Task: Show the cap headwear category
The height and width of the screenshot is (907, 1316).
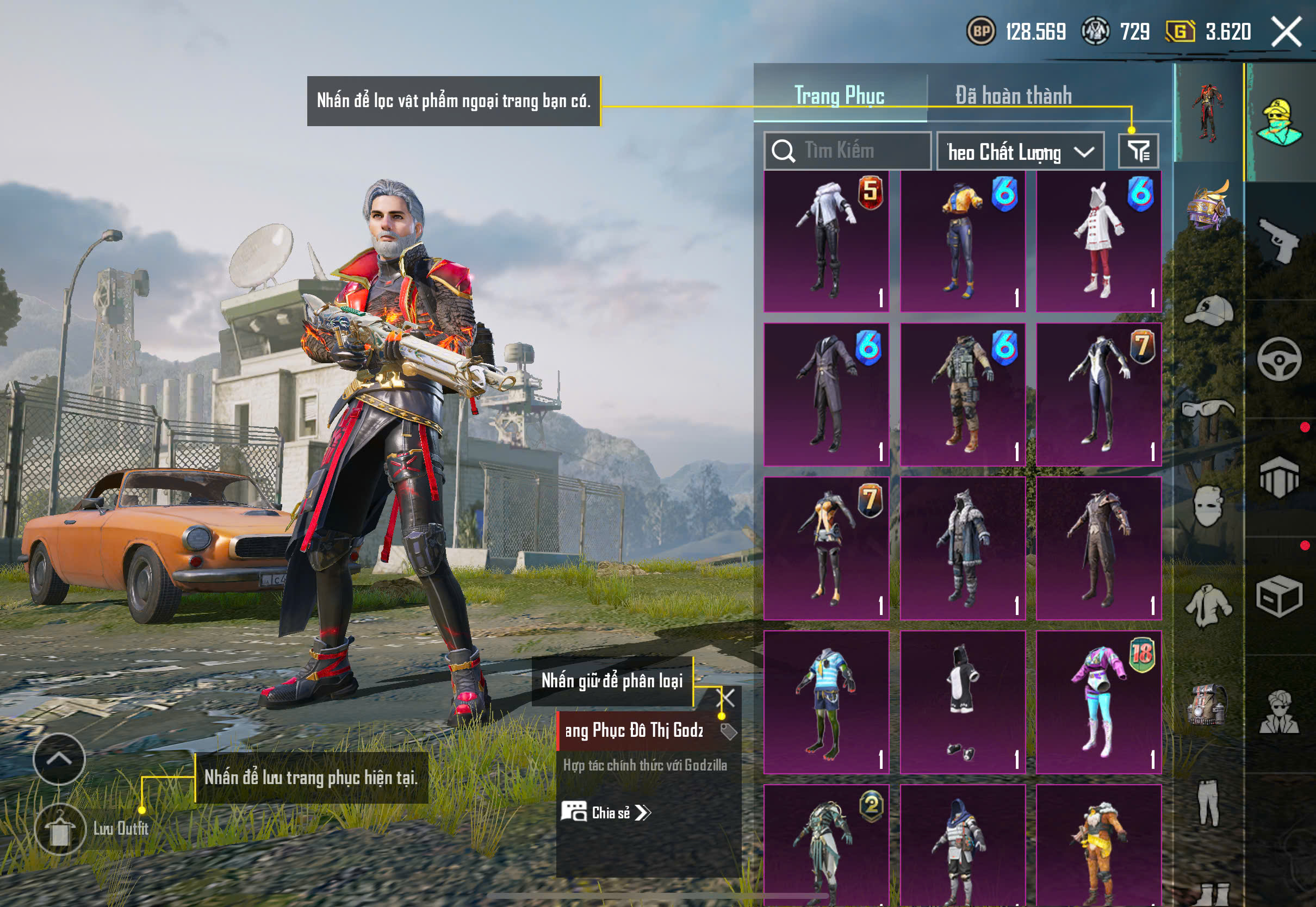Action: pyautogui.click(x=1209, y=311)
